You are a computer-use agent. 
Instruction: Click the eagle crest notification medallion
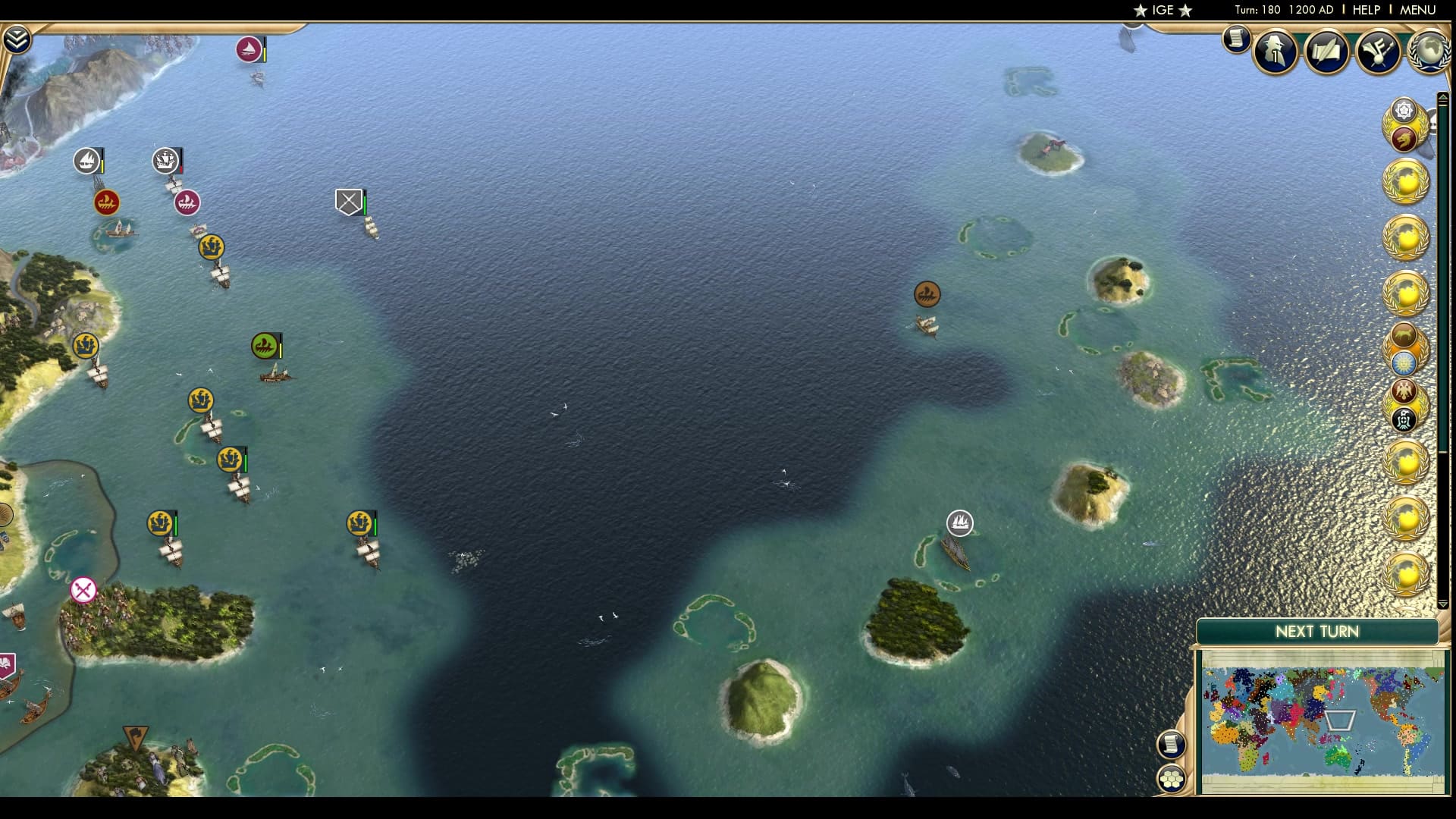(x=1404, y=391)
